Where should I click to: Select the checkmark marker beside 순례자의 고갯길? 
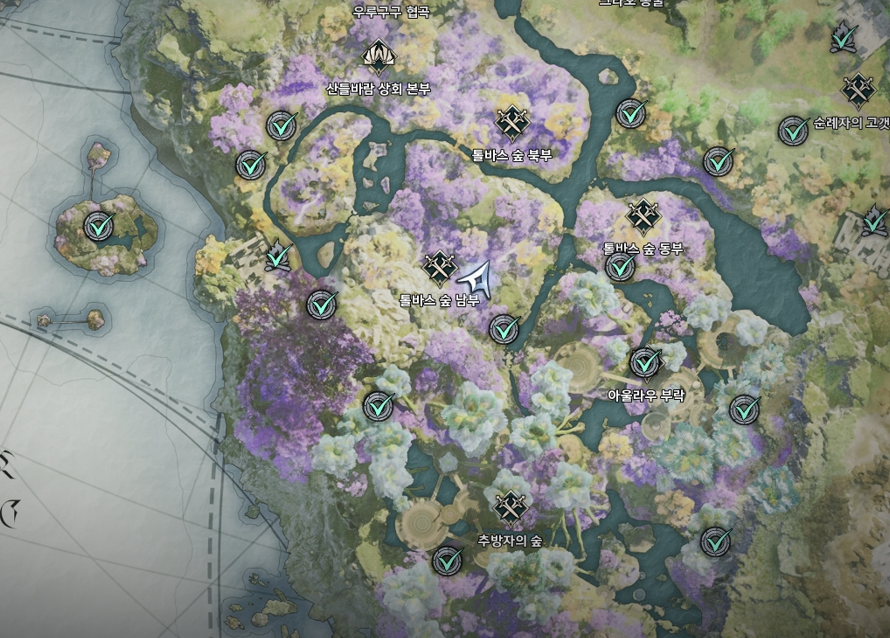[x=794, y=130]
